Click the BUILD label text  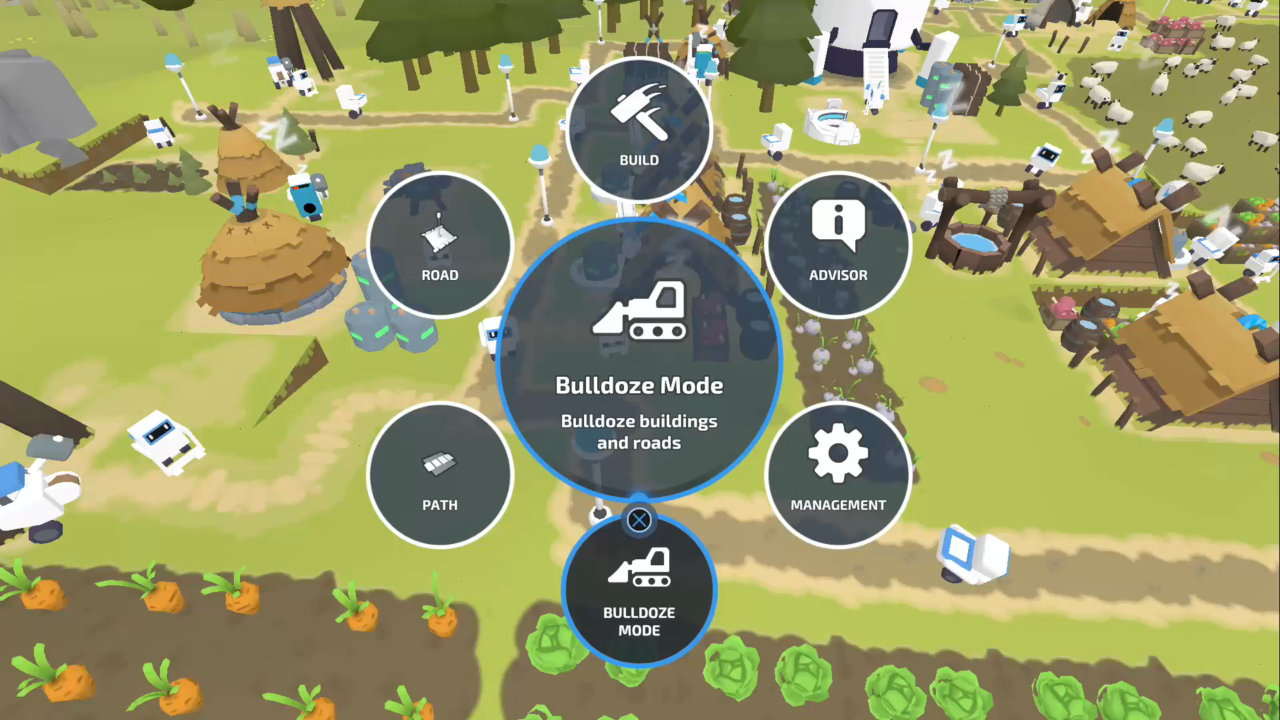pyautogui.click(x=639, y=159)
